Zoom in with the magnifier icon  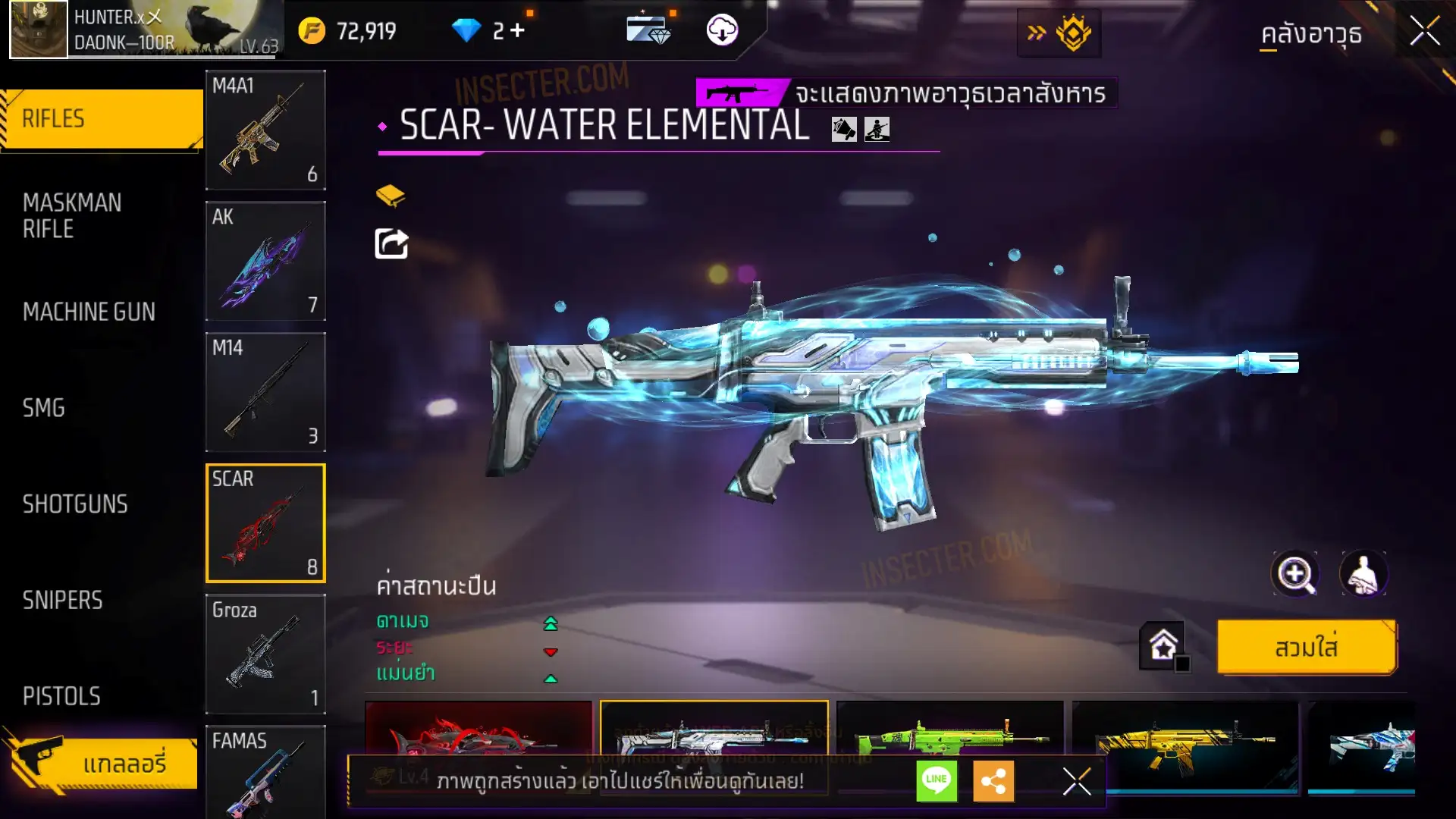tap(1295, 574)
